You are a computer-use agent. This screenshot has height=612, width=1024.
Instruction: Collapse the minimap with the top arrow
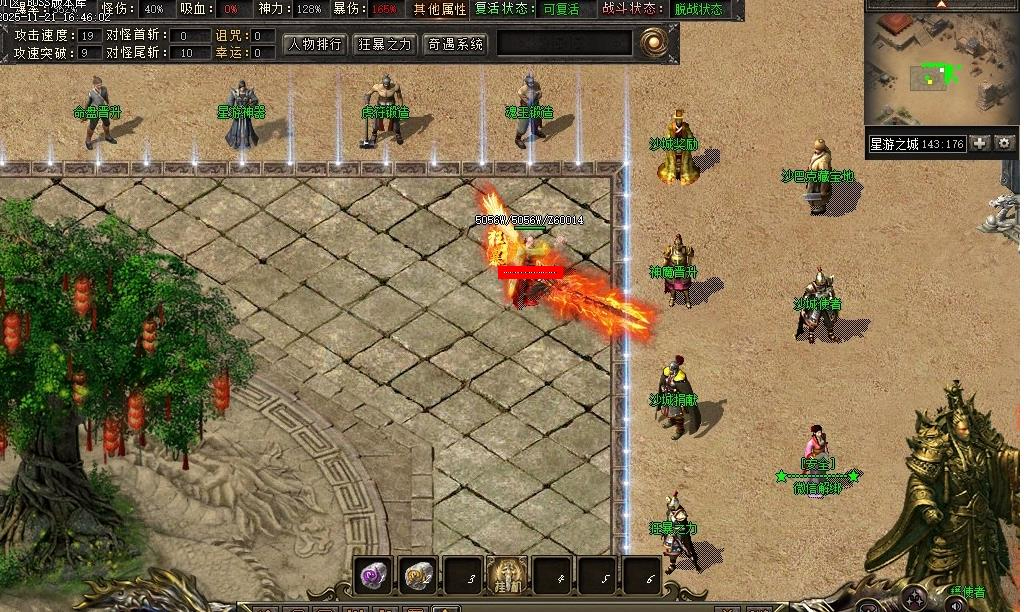941,4
